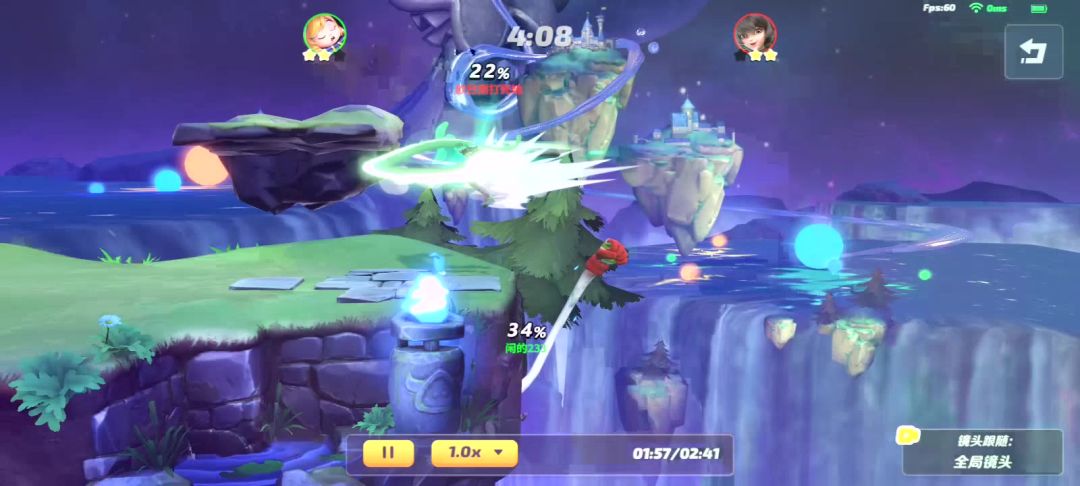Click the yellow camera icon
This screenshot has width=1080, height=486.
click(x=908, y=435)
